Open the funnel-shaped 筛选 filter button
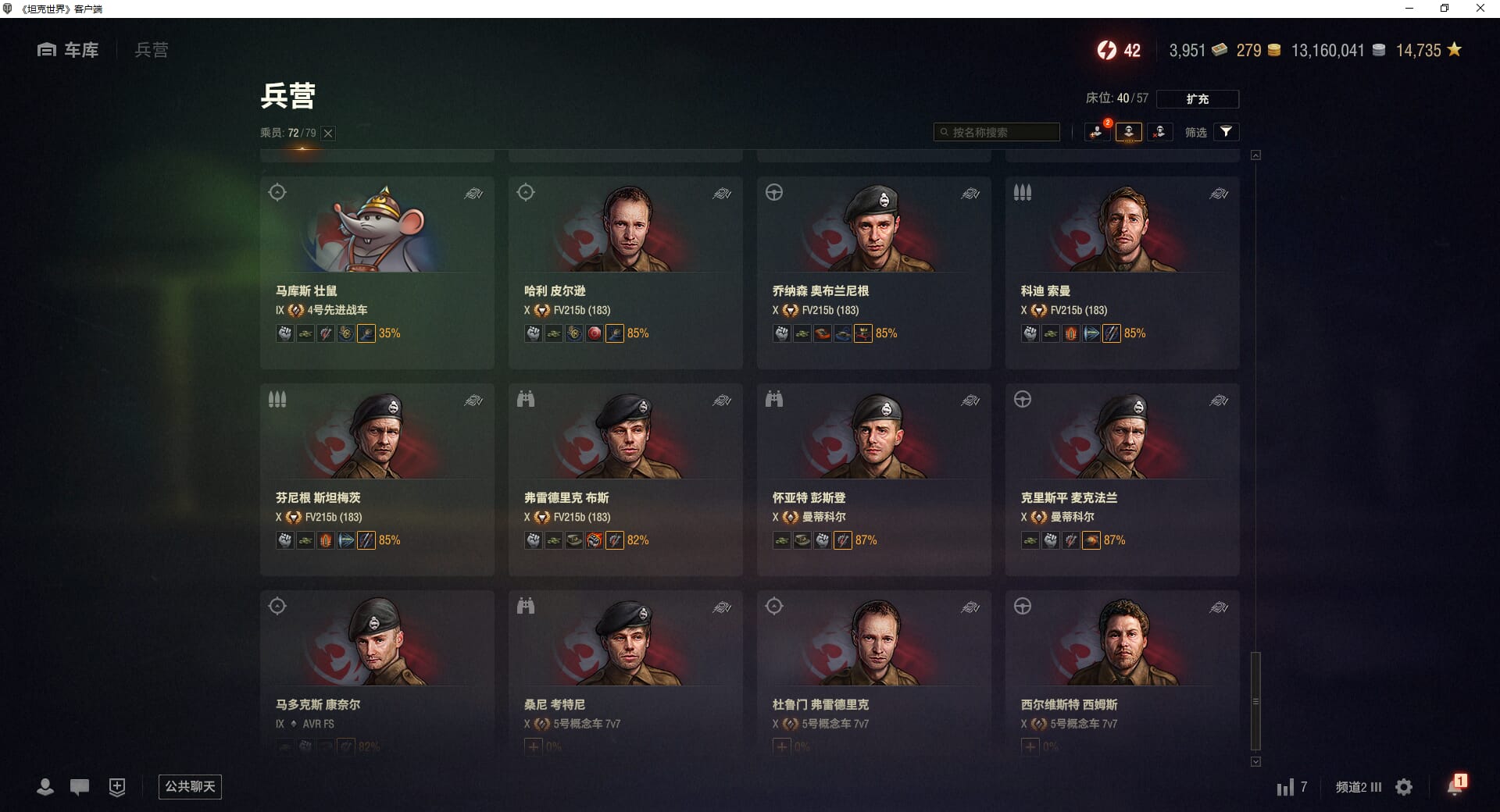This screenshot has height=812, width=1500. [1226, 132]
